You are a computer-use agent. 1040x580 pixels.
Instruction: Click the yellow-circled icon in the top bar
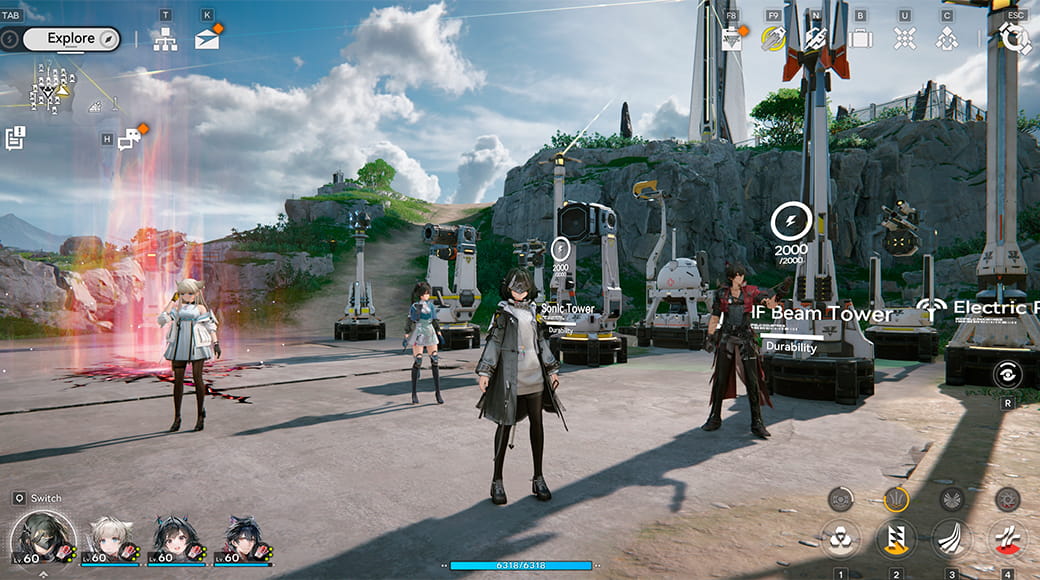tap(772, 39)
